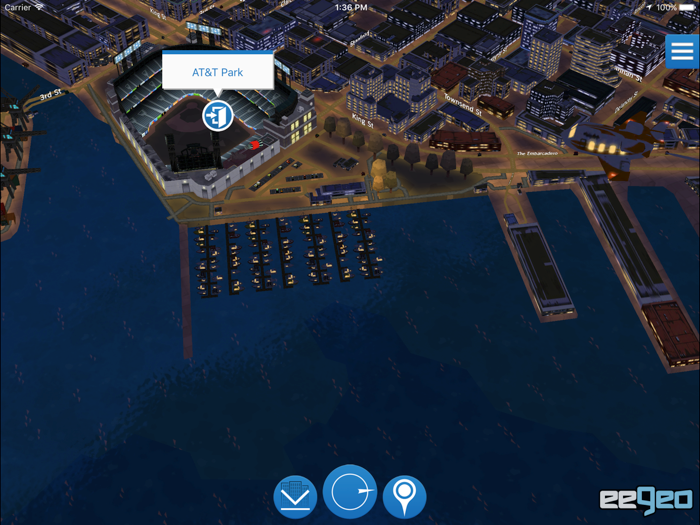Open the buildings panel button

(295, 497)
